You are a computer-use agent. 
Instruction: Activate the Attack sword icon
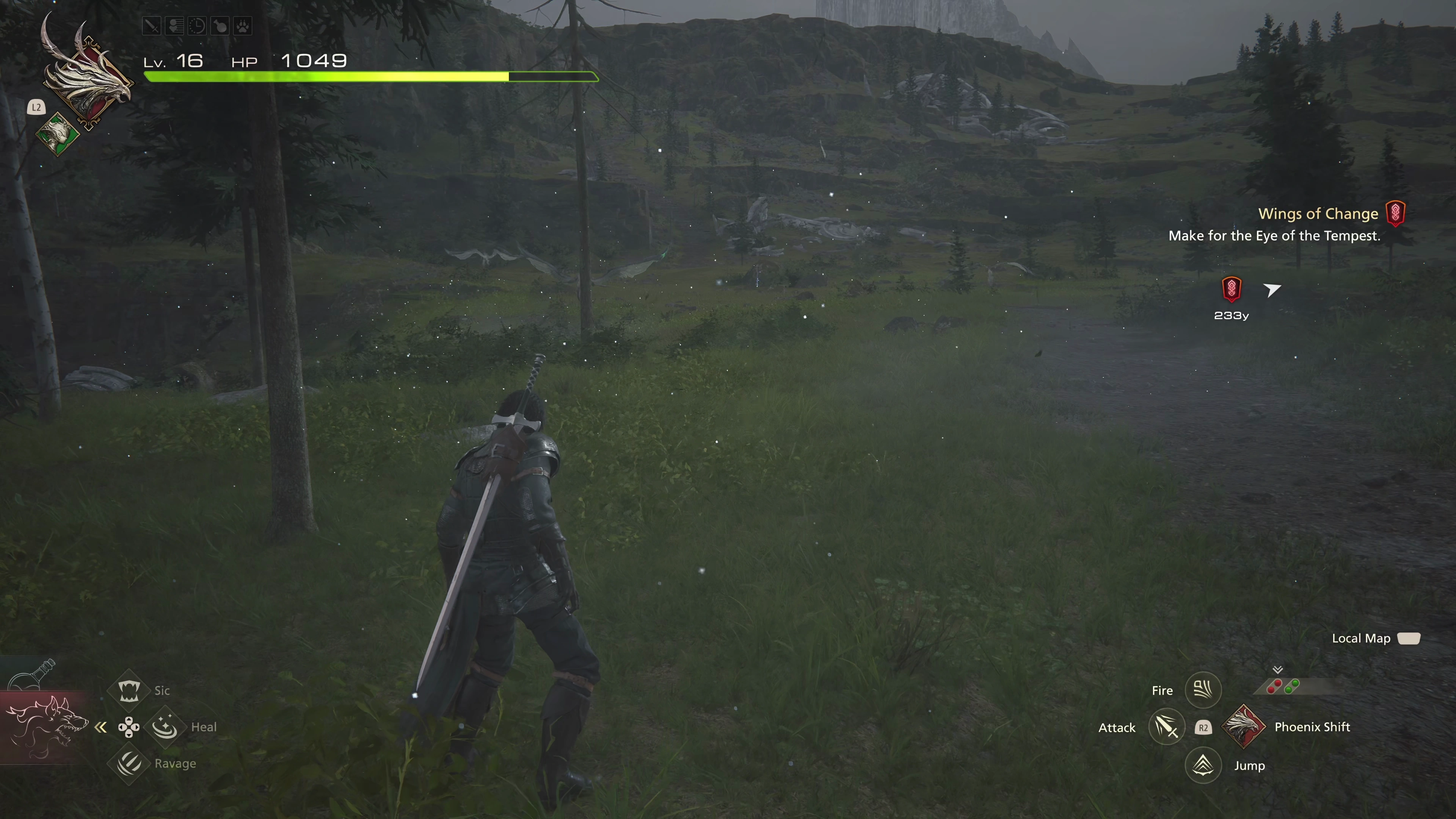[1167, 727]
